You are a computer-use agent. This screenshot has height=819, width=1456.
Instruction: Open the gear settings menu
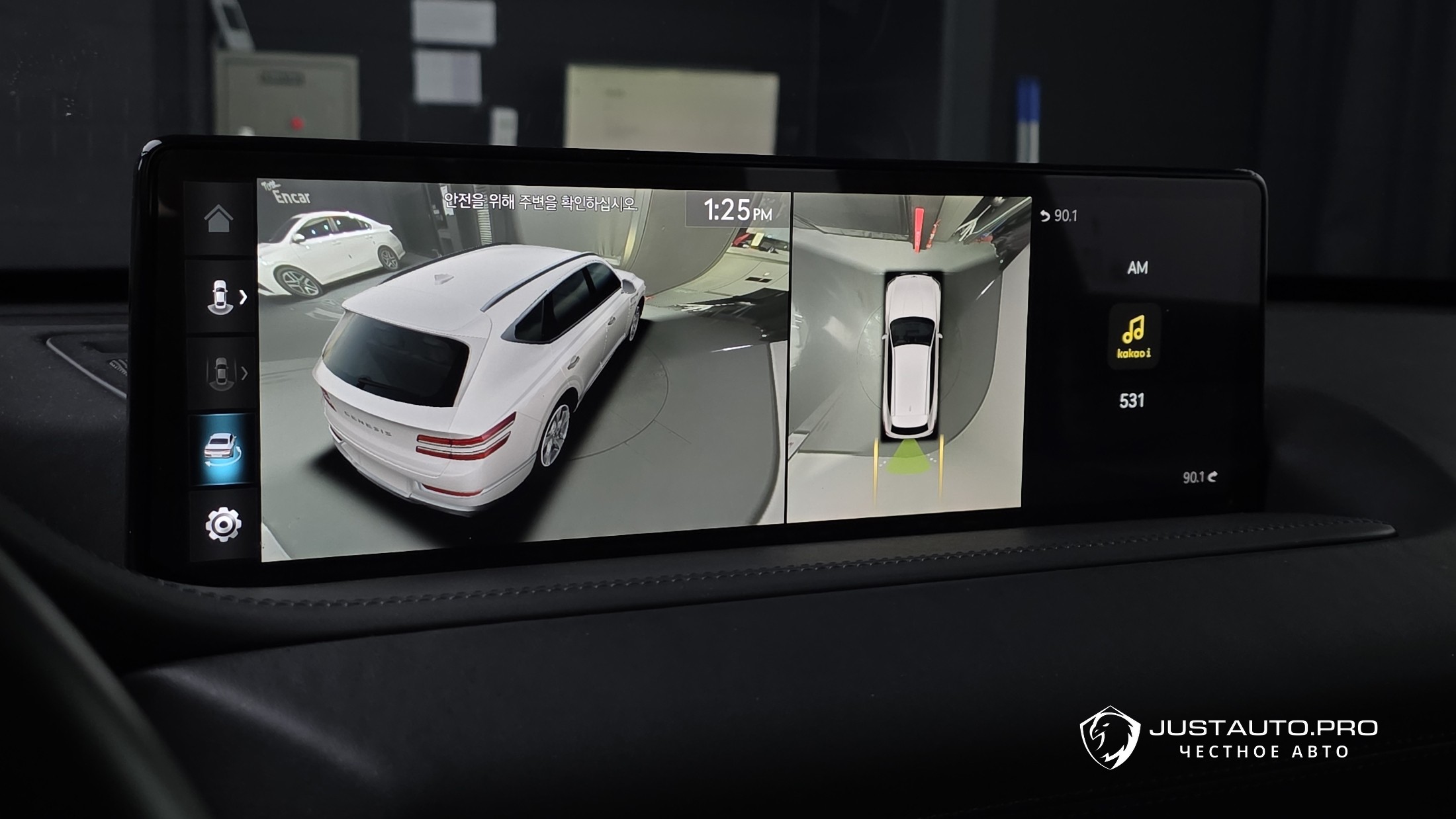tap(223, 525)
